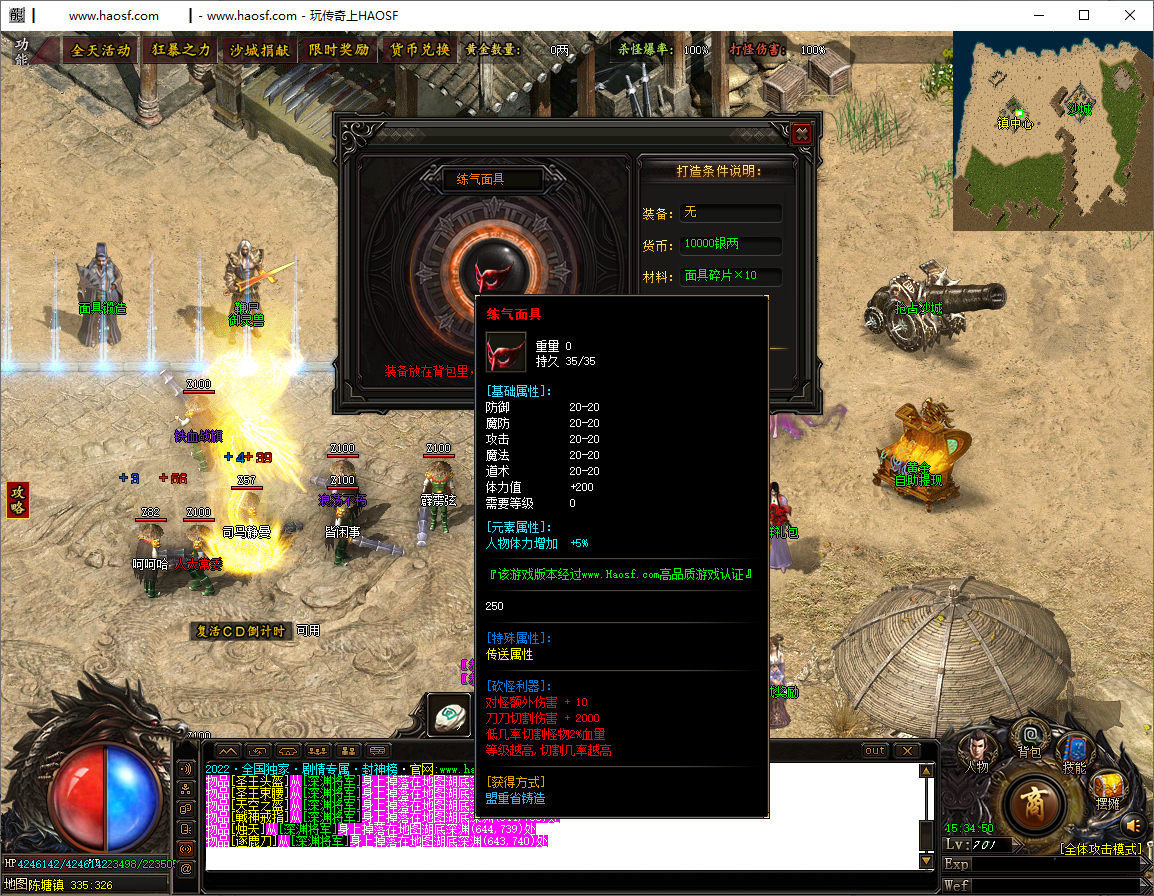Open the 全天活动 events menu
This screenshot has height=896, width=1154.
click(x=101, y=50)
